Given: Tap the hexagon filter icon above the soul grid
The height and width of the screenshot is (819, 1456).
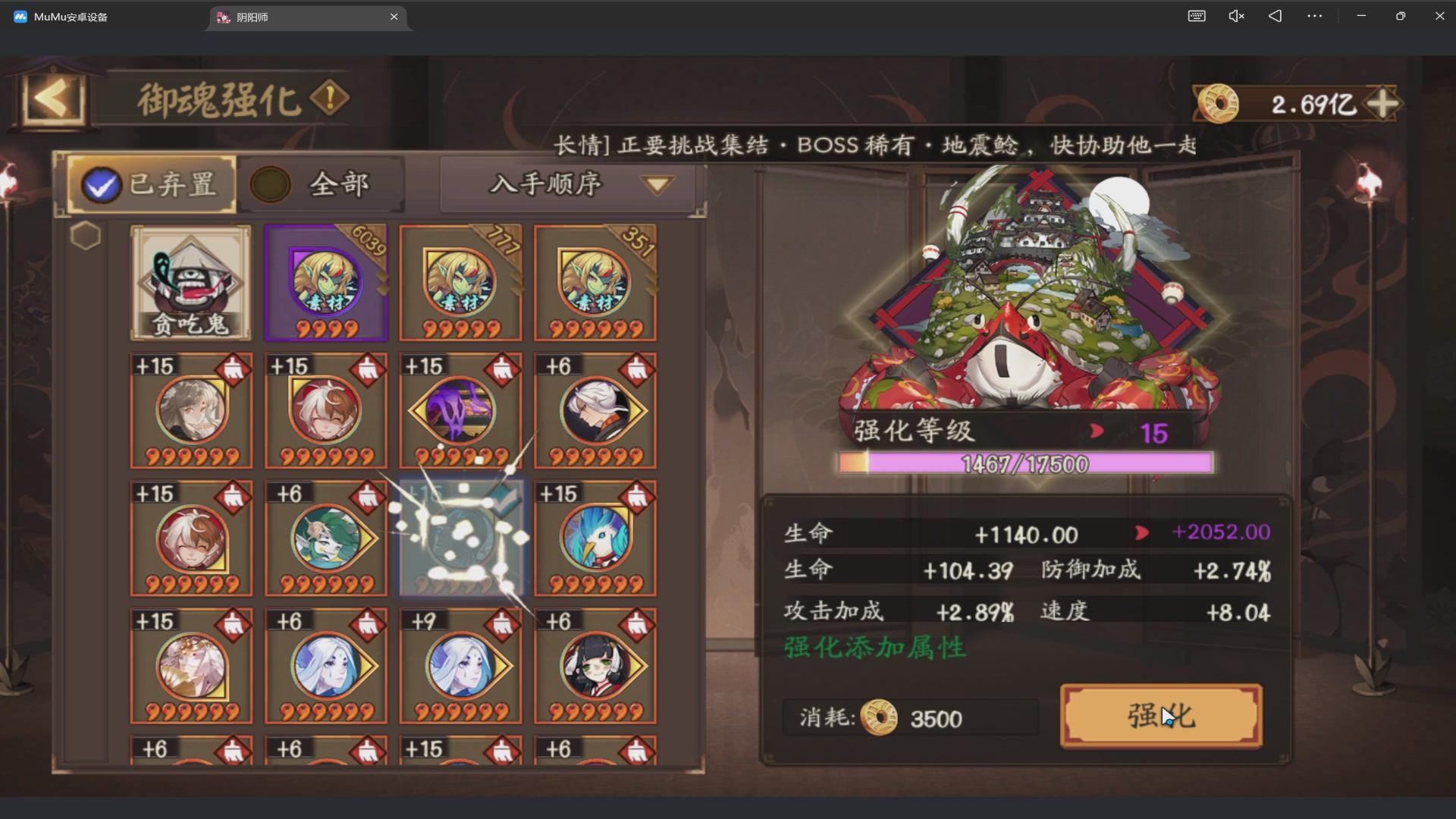Looking at the screenshot, I should (x=86, y=236).
